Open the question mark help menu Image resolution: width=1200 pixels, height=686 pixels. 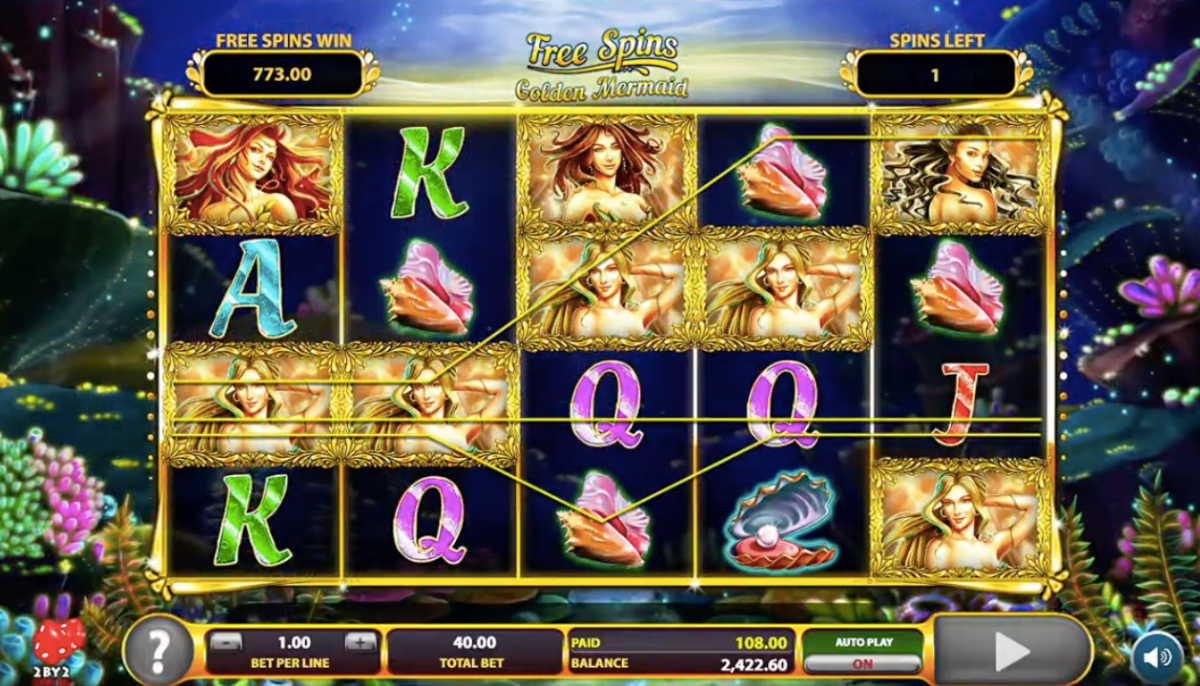tap(157, 651)
